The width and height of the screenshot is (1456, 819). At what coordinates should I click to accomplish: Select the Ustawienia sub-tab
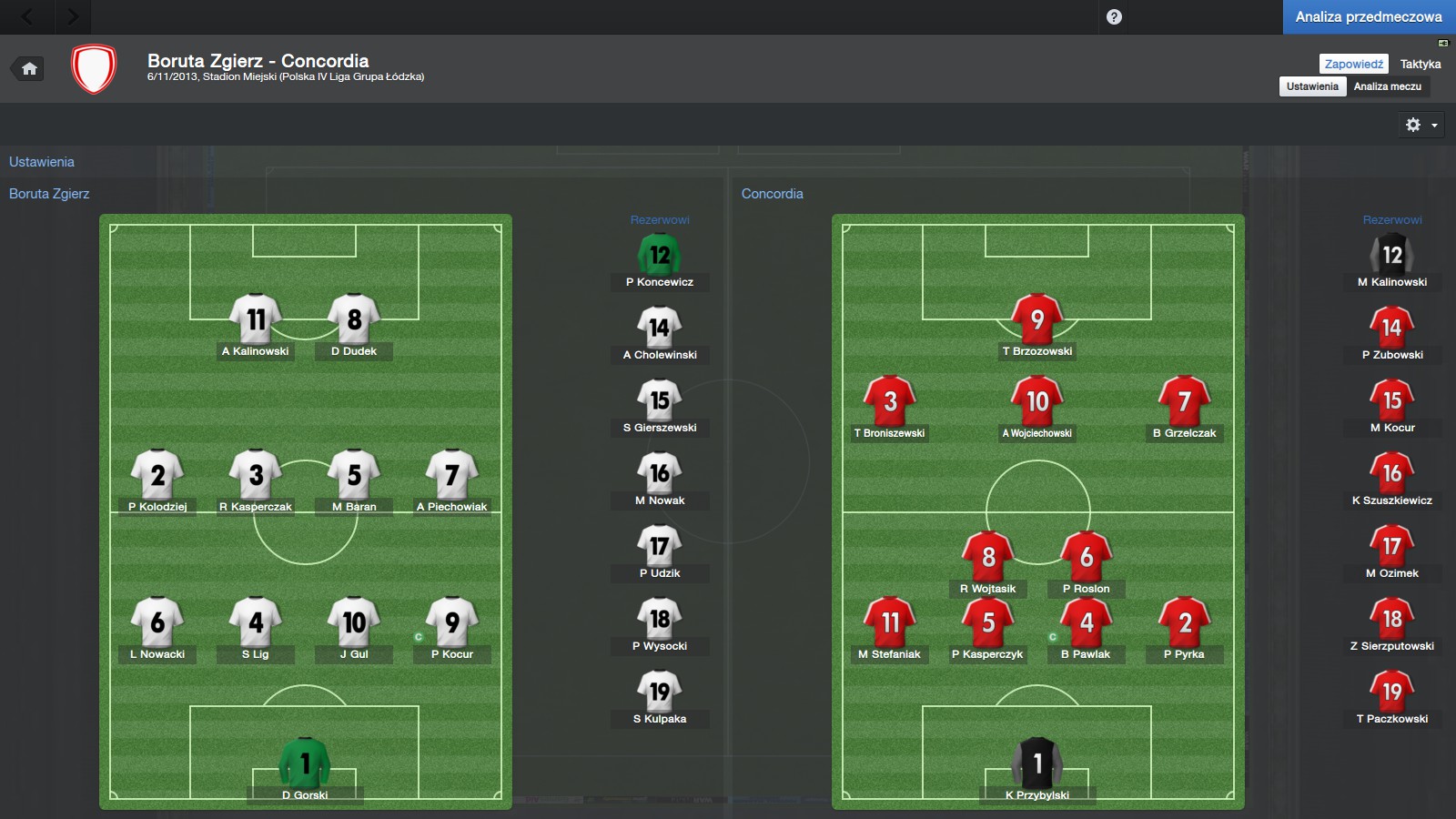click(1312, 86)
